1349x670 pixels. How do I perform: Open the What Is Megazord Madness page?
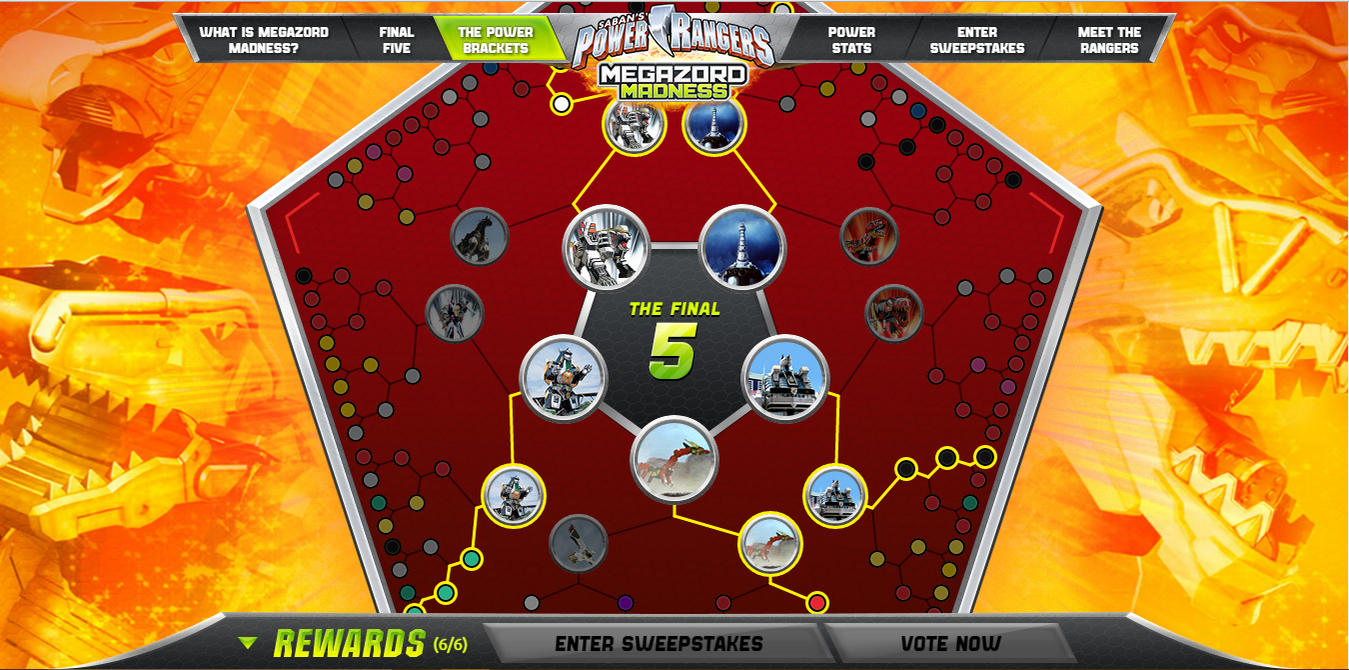[263, 40]
